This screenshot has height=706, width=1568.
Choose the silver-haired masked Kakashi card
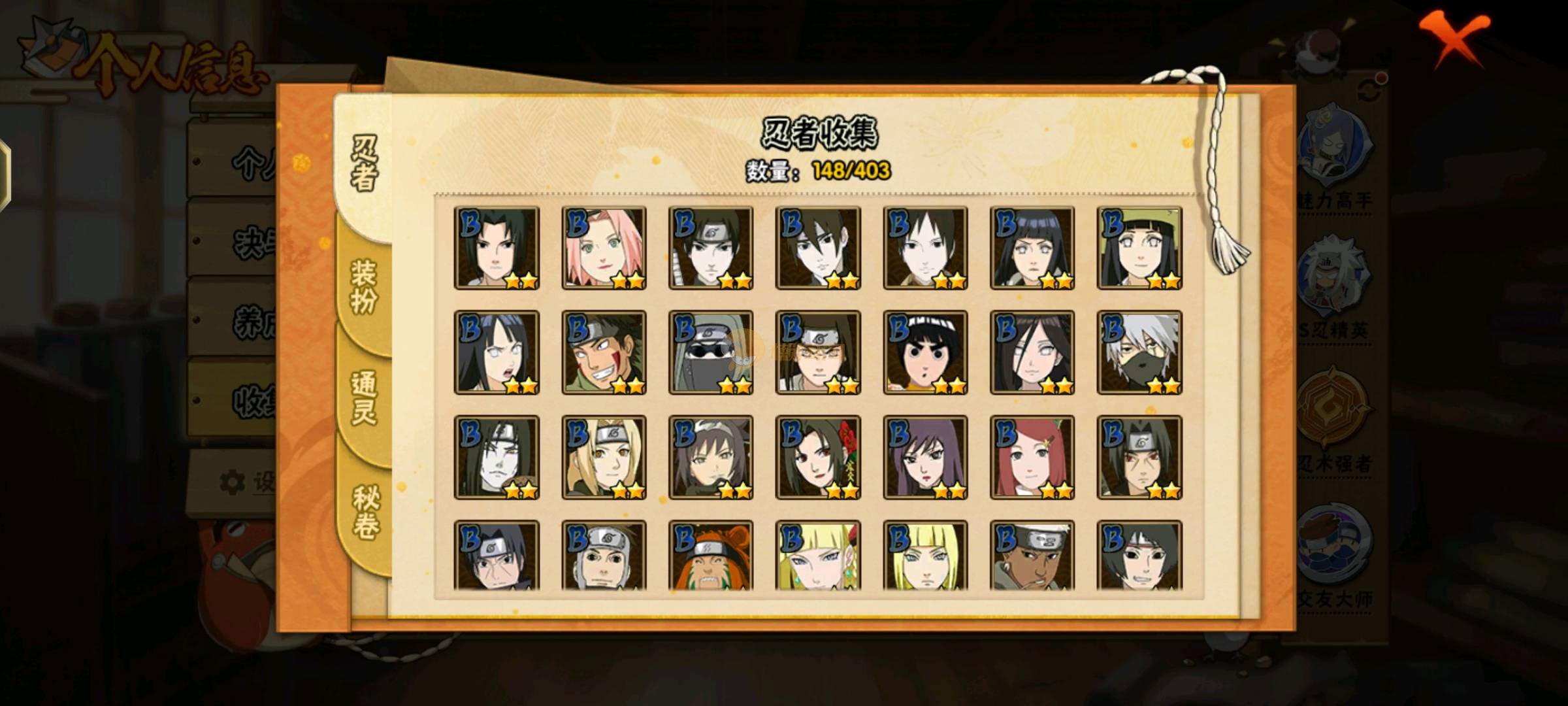(1139, 353)
